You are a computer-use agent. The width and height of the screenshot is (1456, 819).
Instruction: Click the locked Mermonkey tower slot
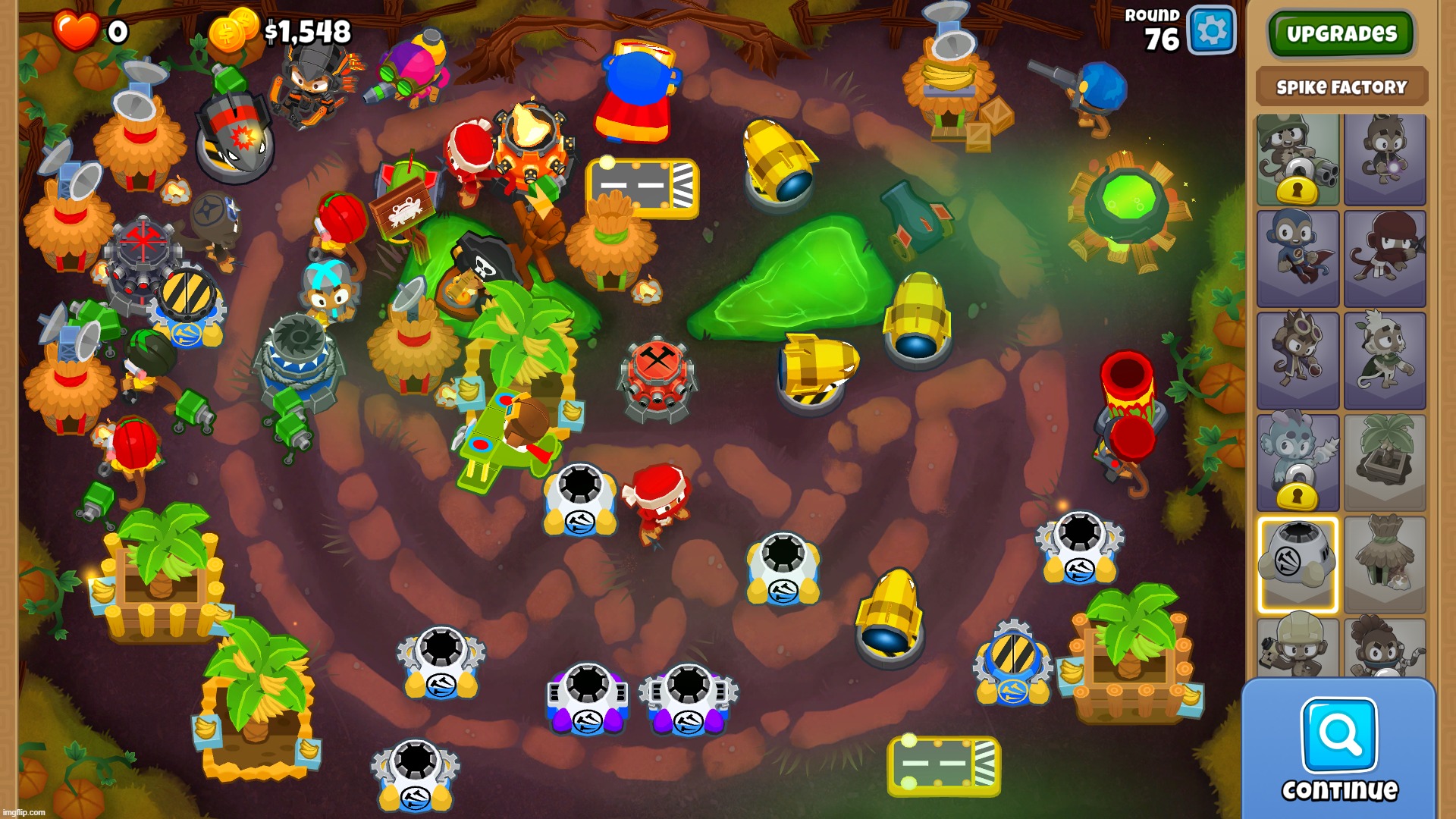point(1298,463)
